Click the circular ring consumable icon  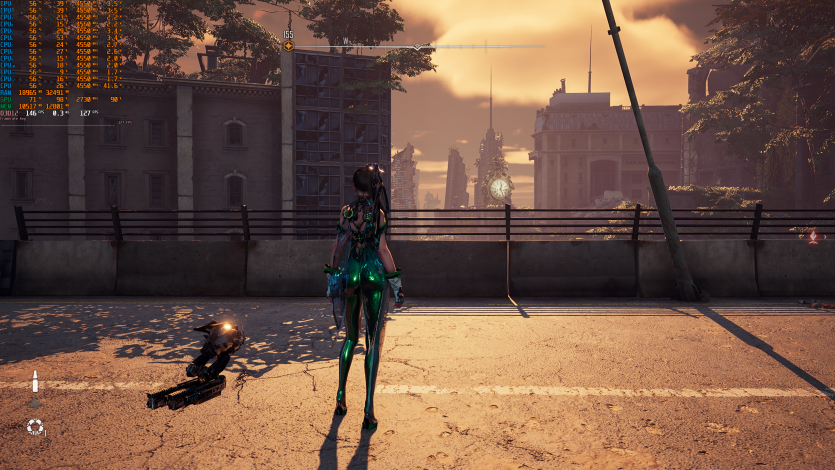click(x=35, y=427)
